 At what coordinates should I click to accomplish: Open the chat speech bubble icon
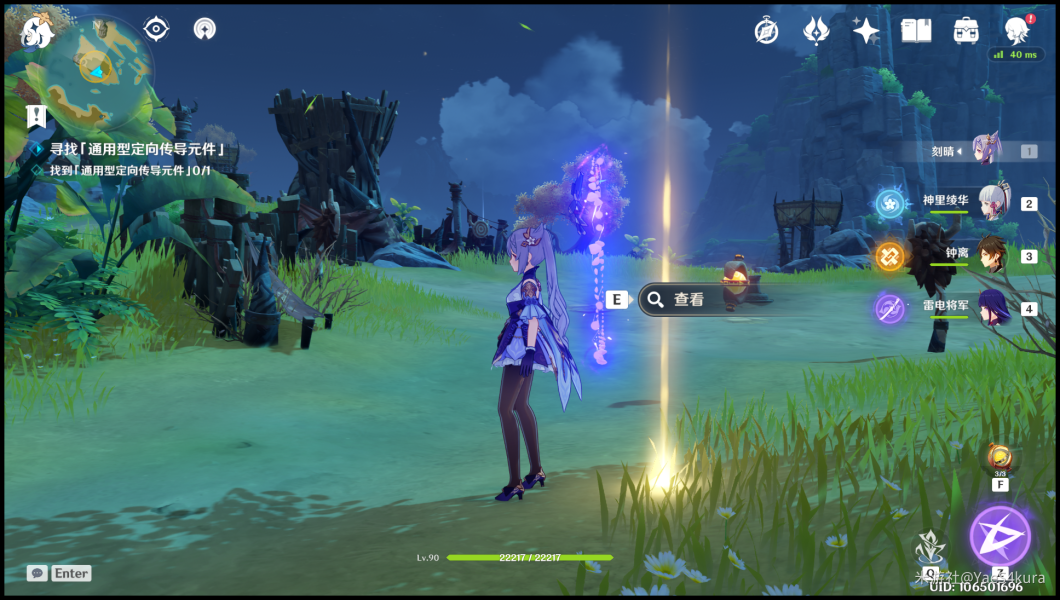(37, 573)
